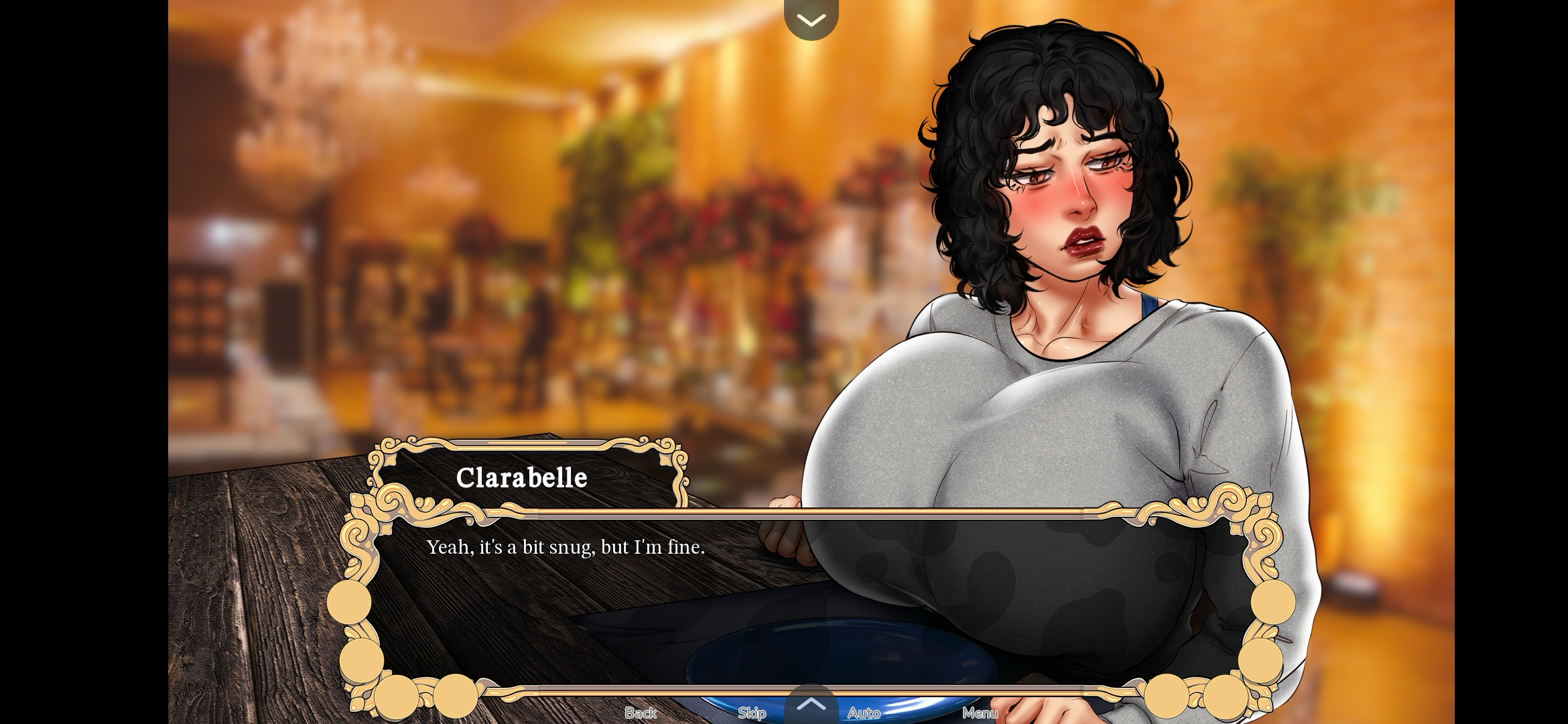Click the bottom up-arrow tab

pos(811,705)
